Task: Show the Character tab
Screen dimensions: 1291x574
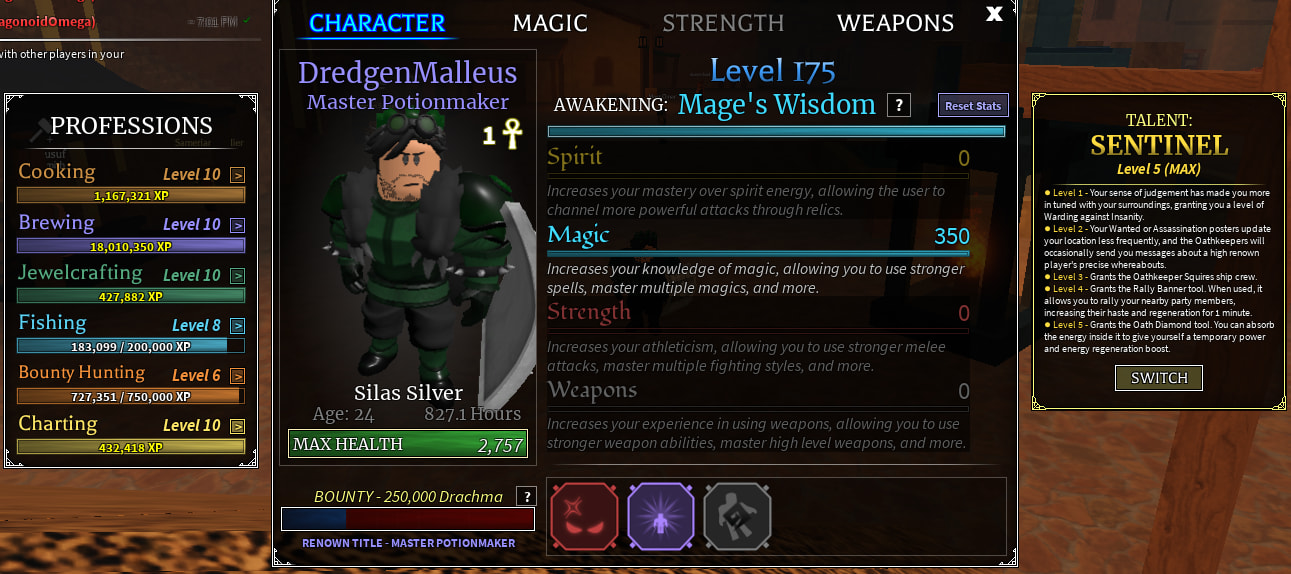Action: pyautogui.click(x=377, y=23)
